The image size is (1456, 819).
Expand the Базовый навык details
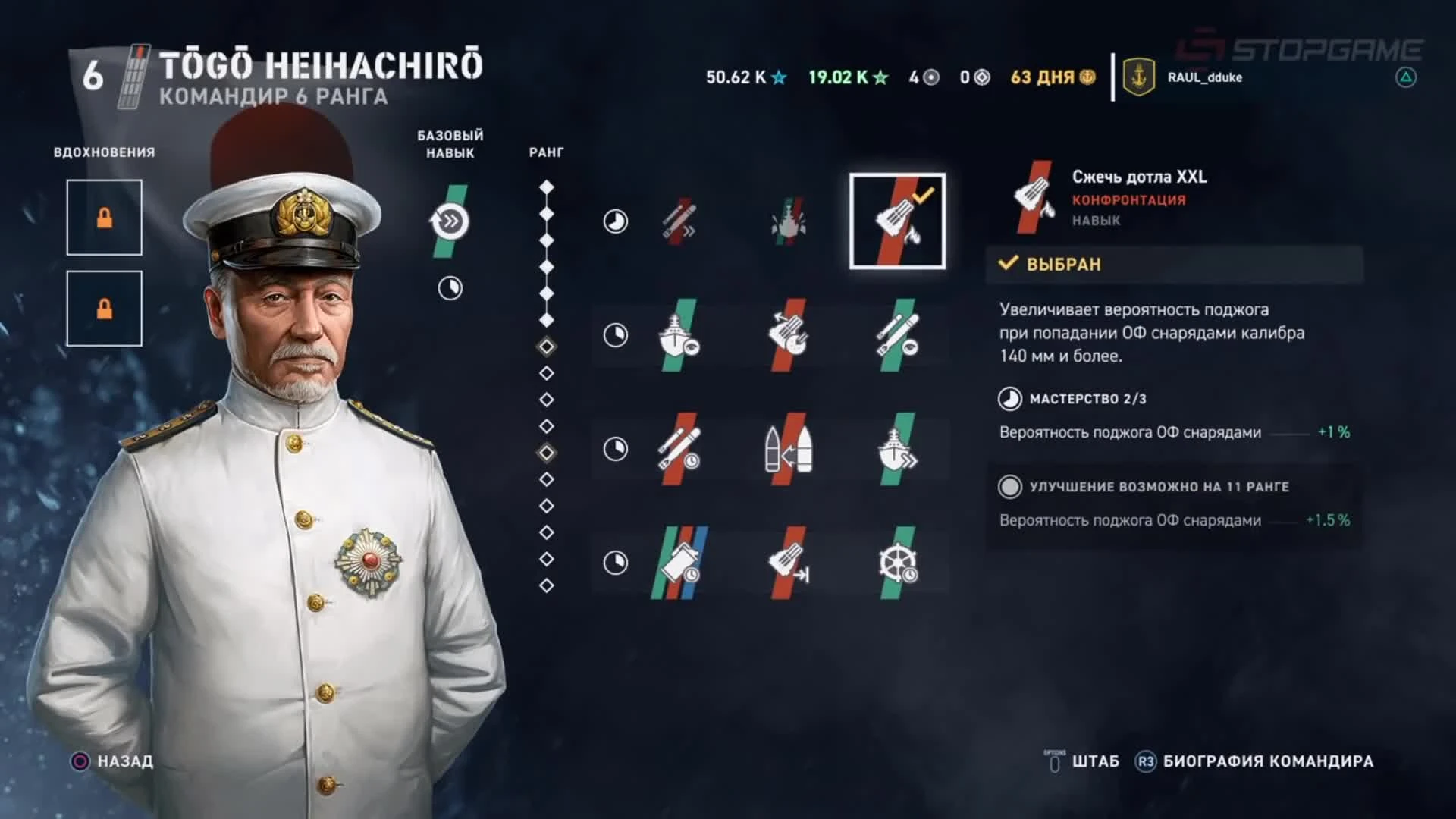[x=449, y=221]
